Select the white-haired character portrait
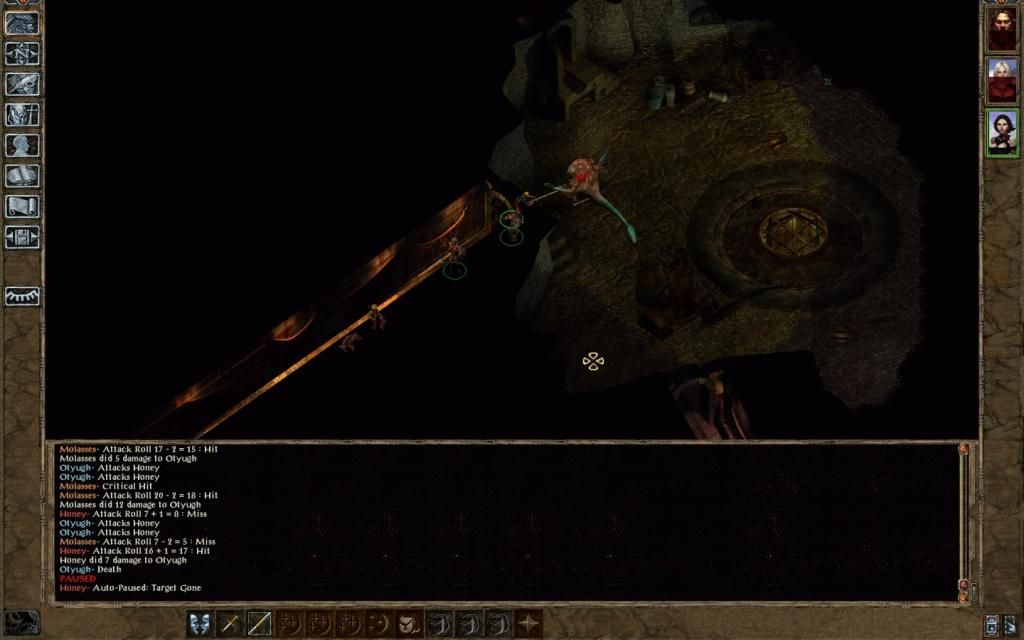Image resolution: width=1024 pixels, height=640 pixels. click(x=1002, y=81)
